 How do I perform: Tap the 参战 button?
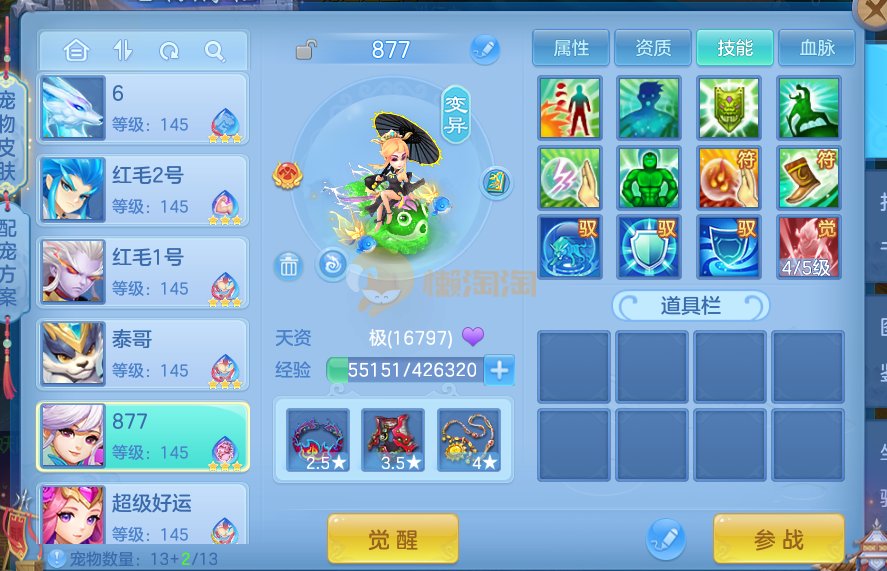click(x=778, y=540)
